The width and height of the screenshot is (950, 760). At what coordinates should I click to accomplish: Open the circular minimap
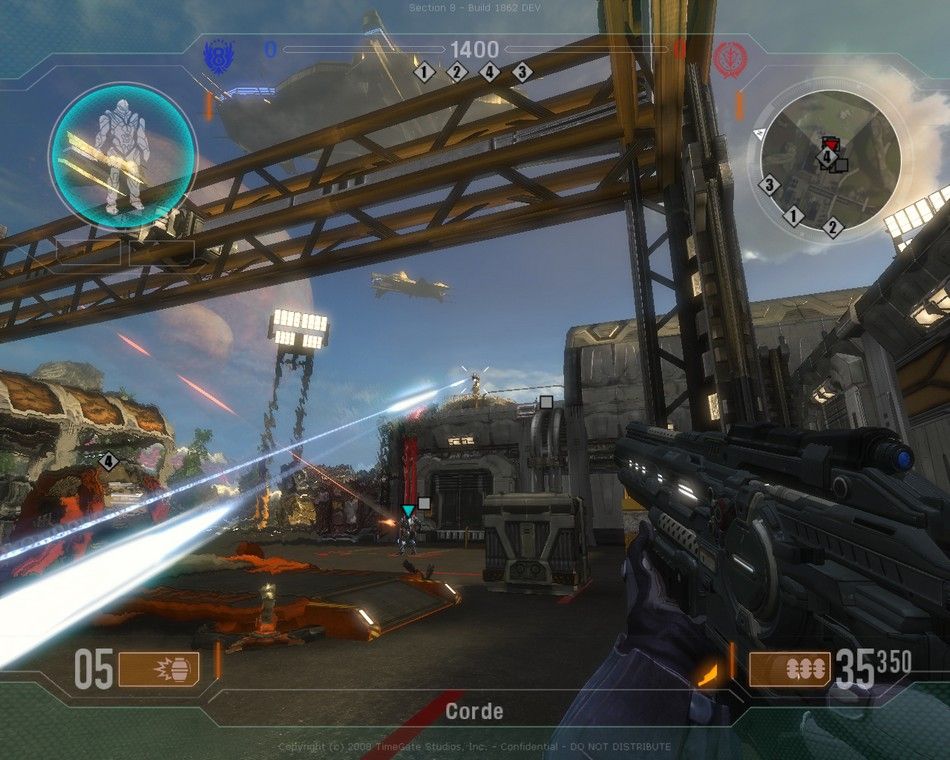click(829, 160)
